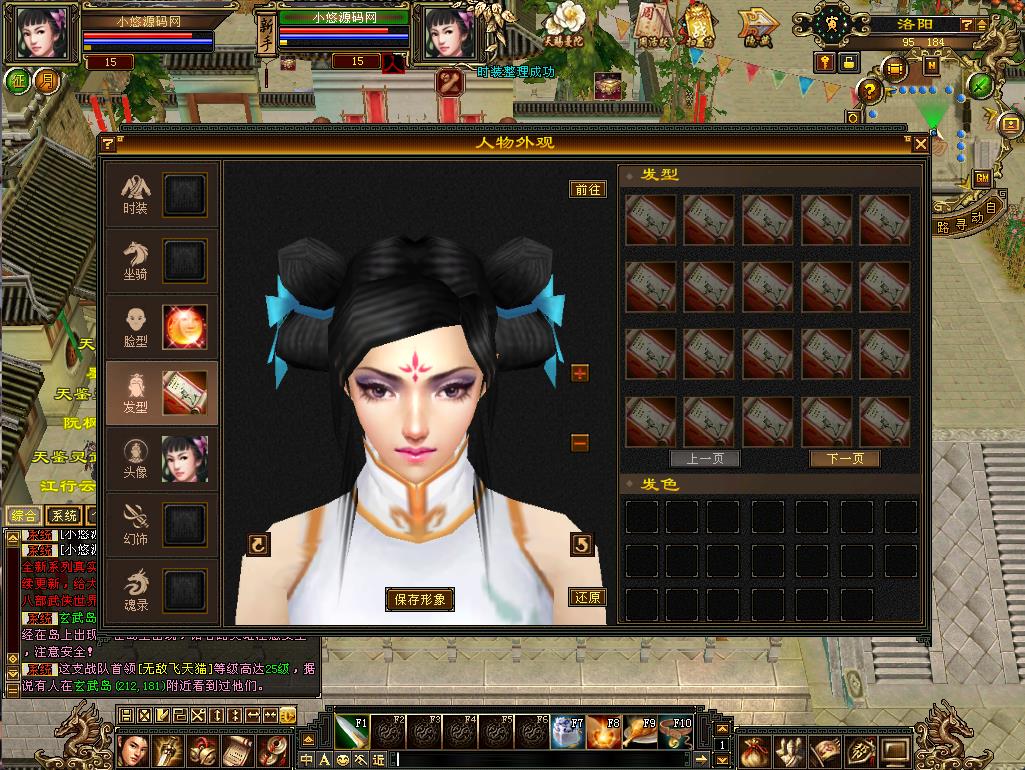The width and height of the screenshot is (1025, 770).
Task: Click the 保存形象 save appearance button
Action: 420,600
